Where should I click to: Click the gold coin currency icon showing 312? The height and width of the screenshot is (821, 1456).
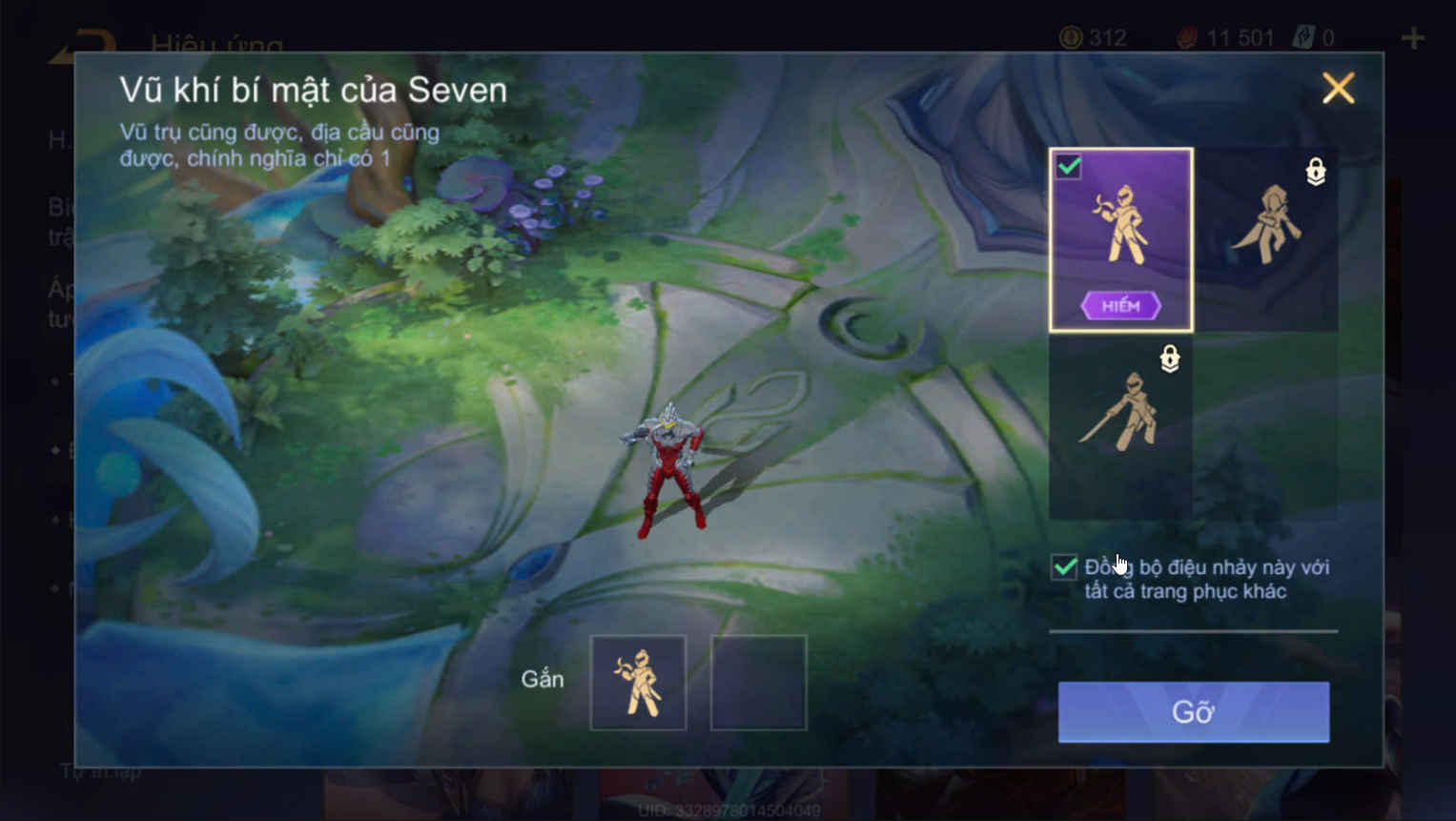coord(1071,38)
